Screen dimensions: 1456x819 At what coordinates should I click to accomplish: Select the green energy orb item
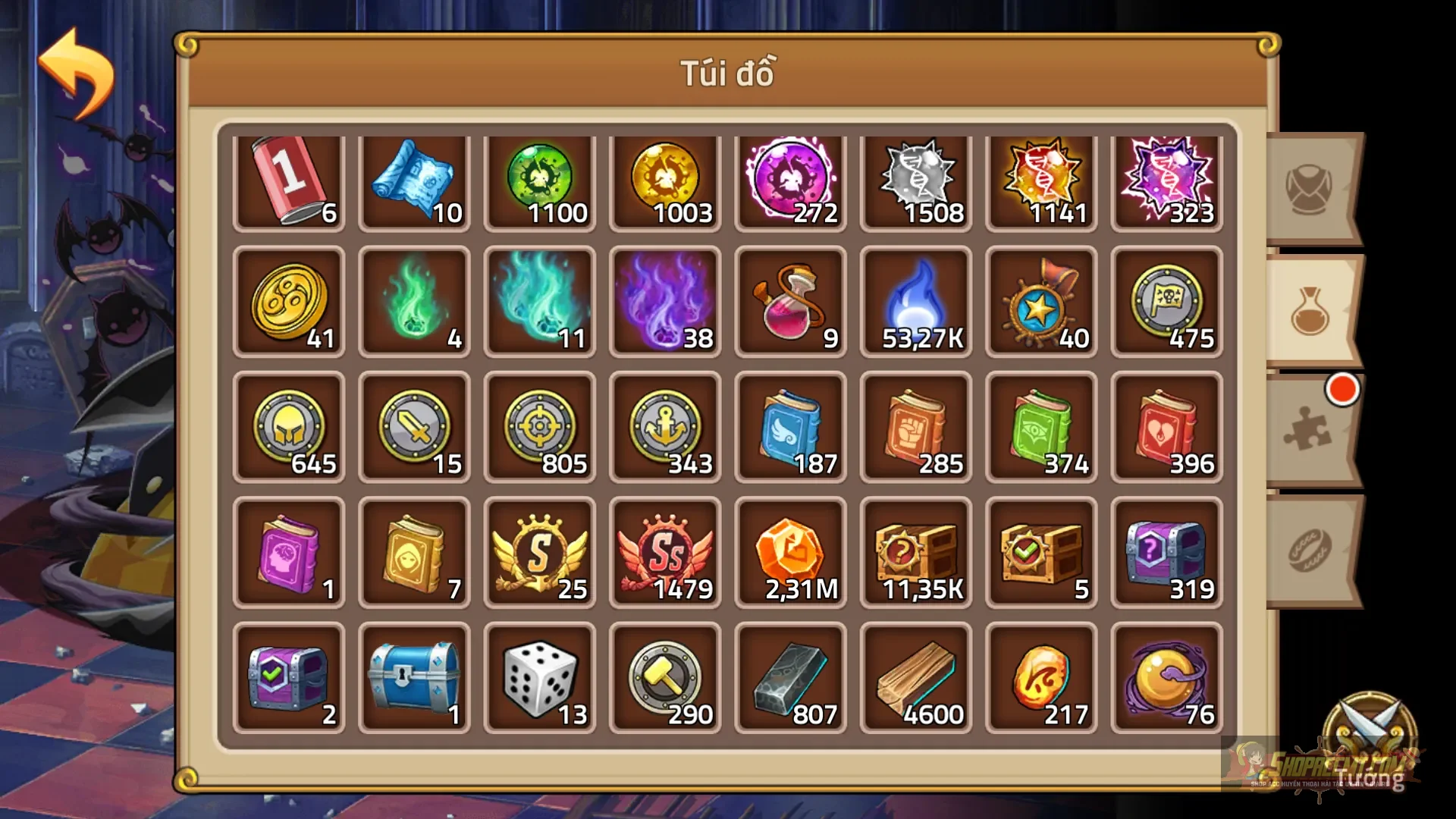tap(540, 180)
